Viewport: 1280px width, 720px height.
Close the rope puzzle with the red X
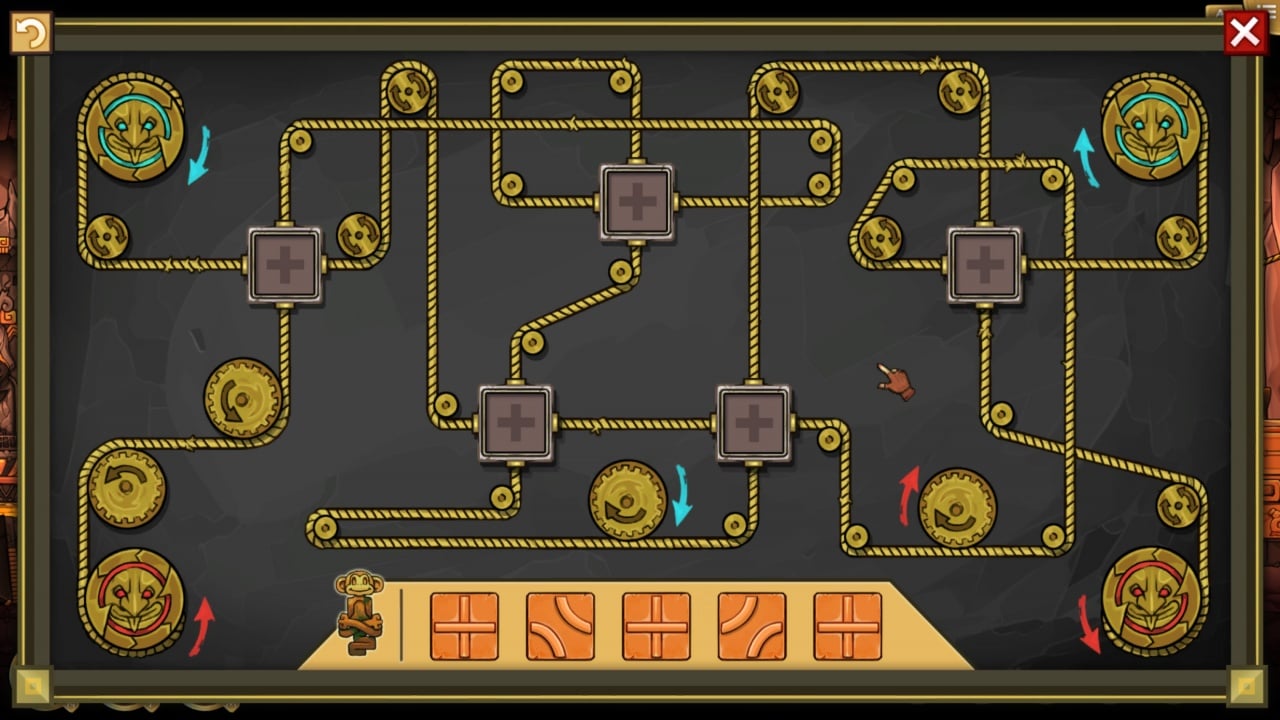[x=1245, y=33]
